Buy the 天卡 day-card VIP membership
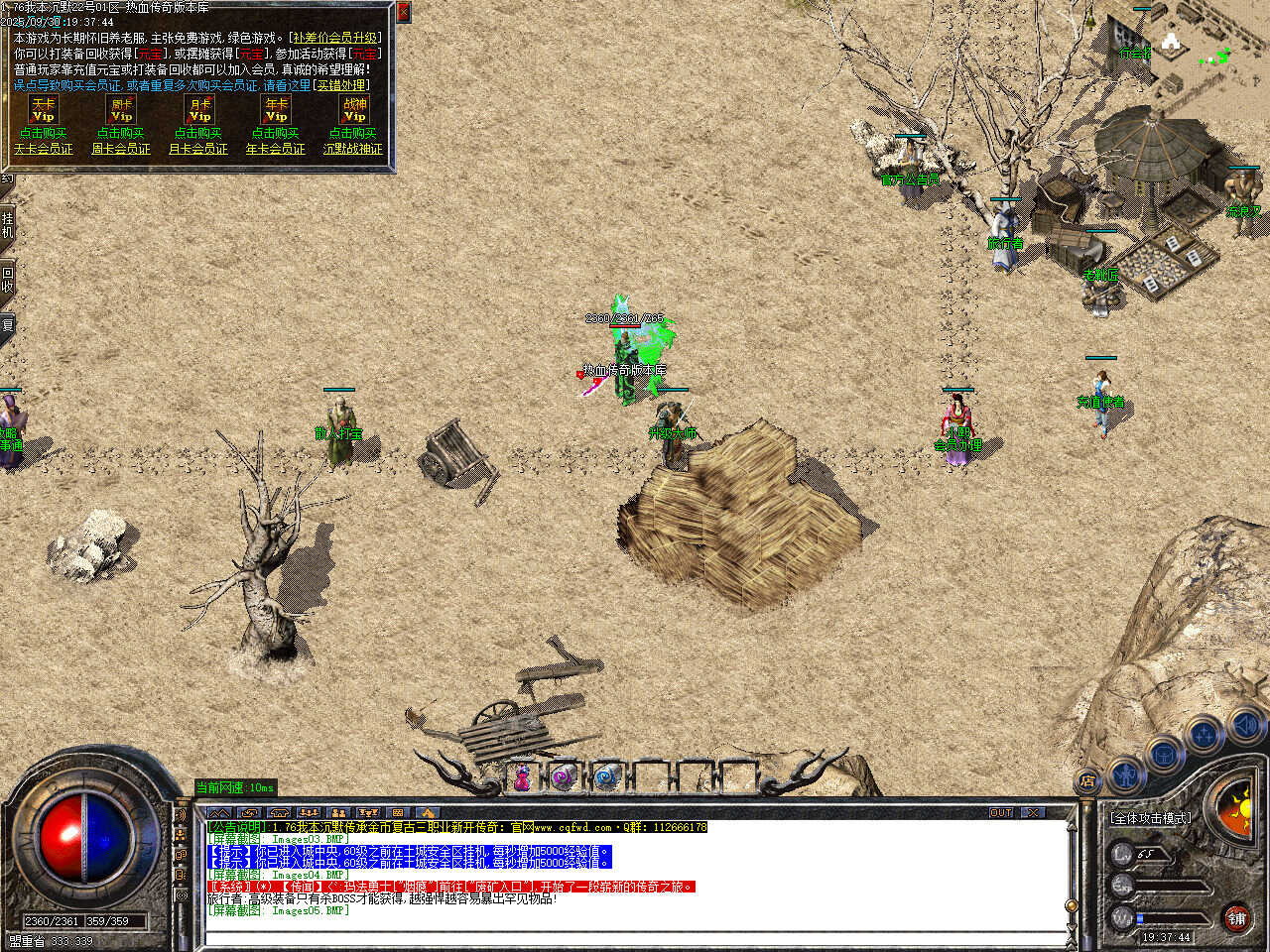 coord(43,133)
